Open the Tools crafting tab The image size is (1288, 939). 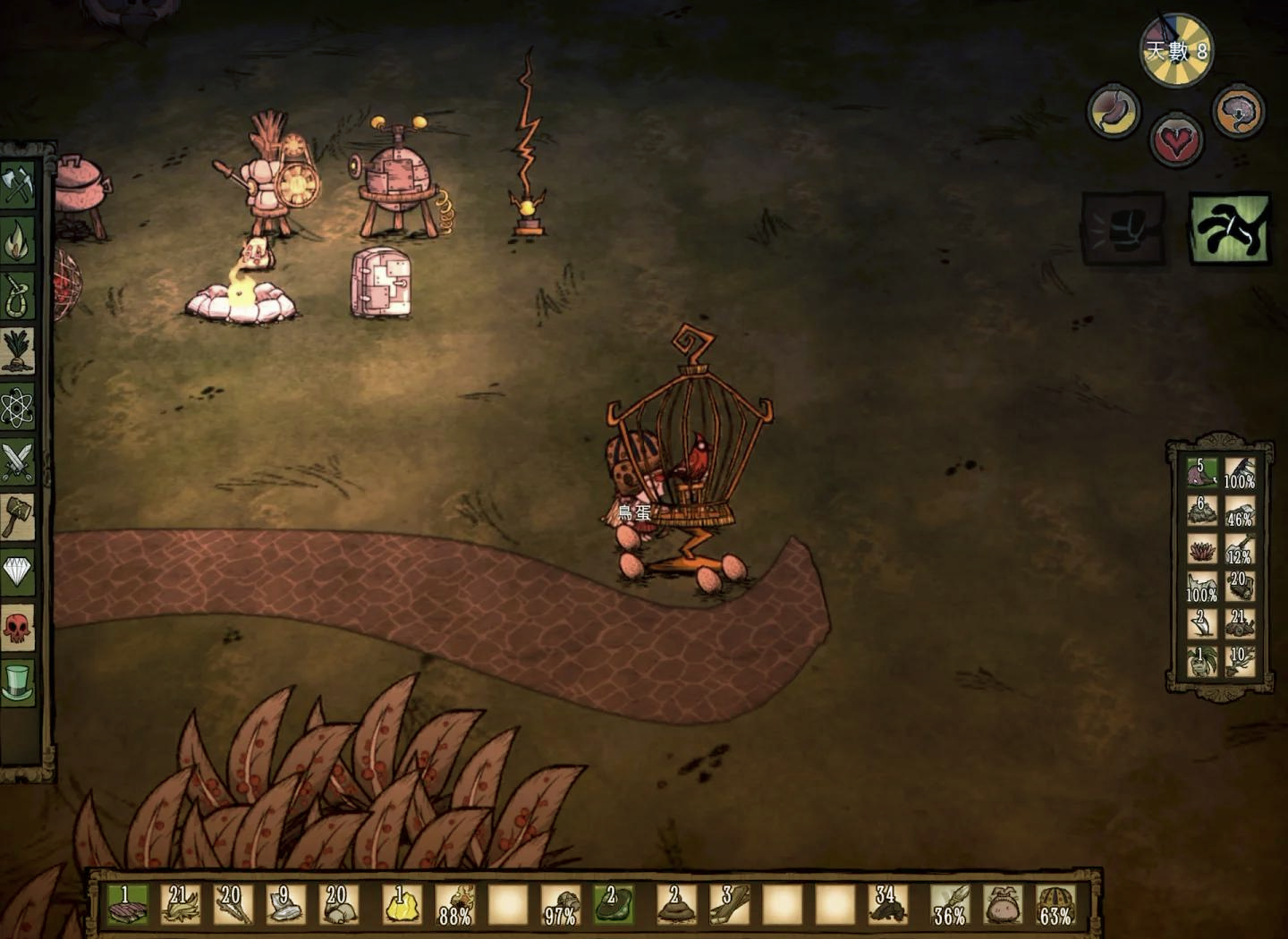[18, 187]
